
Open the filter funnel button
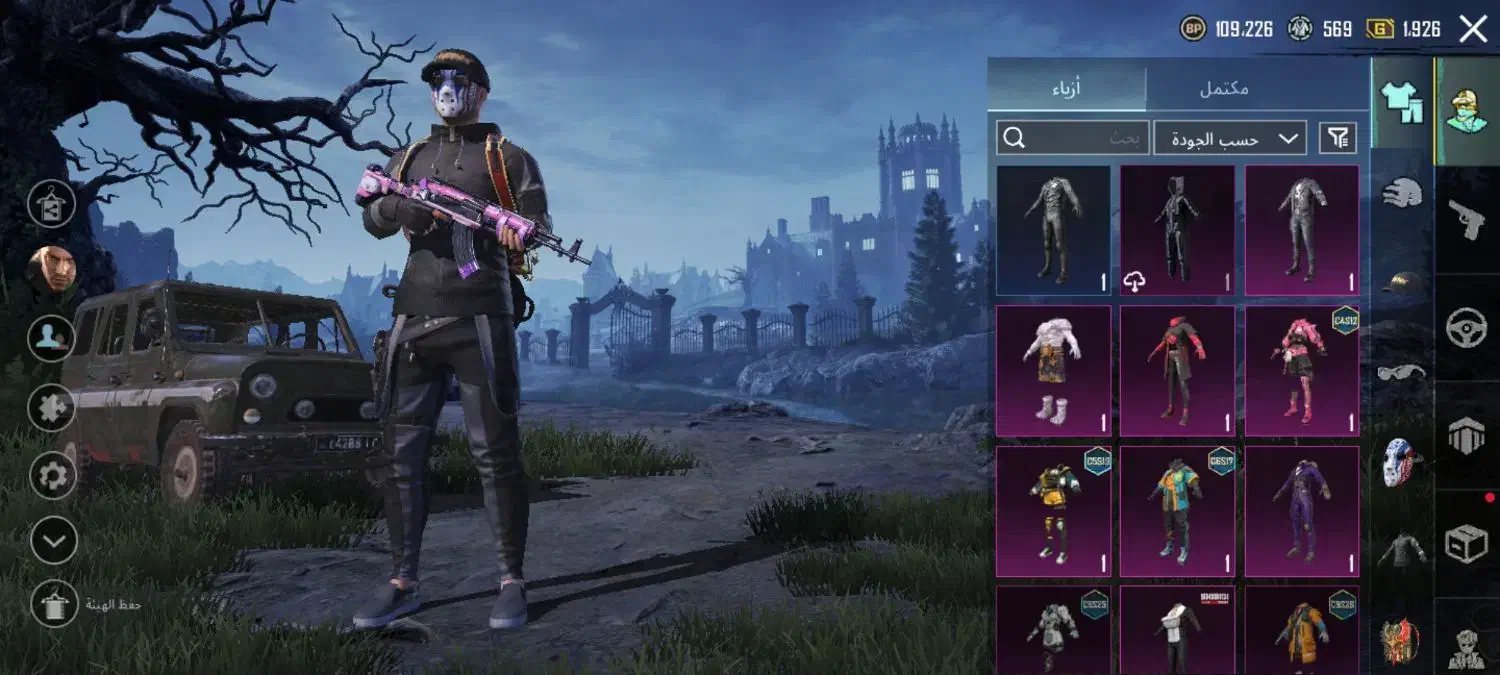(x=1338, y=138)
